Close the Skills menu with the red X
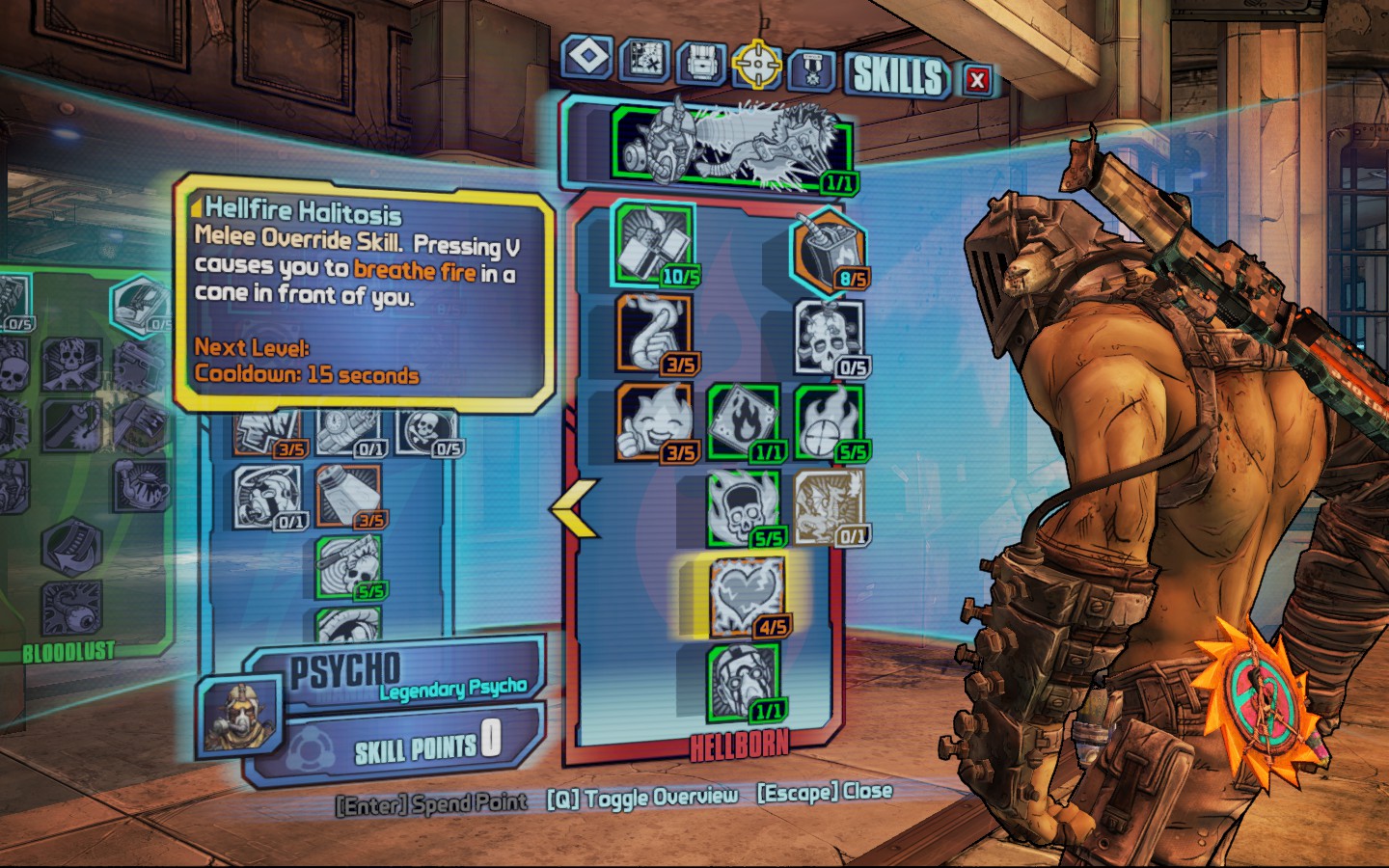 tap(977, 80)
